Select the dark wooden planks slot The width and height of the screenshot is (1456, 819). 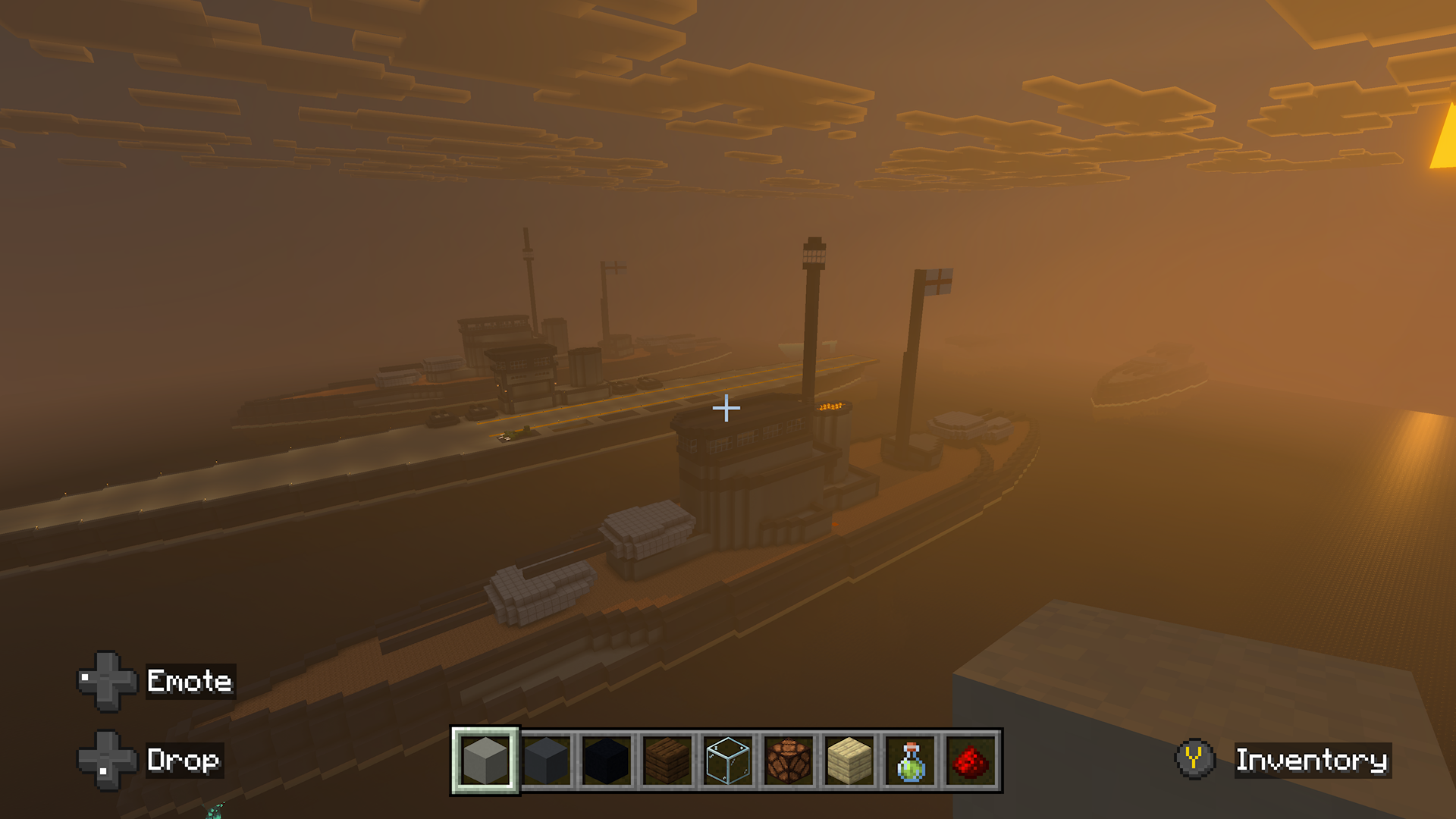point(667,761)
